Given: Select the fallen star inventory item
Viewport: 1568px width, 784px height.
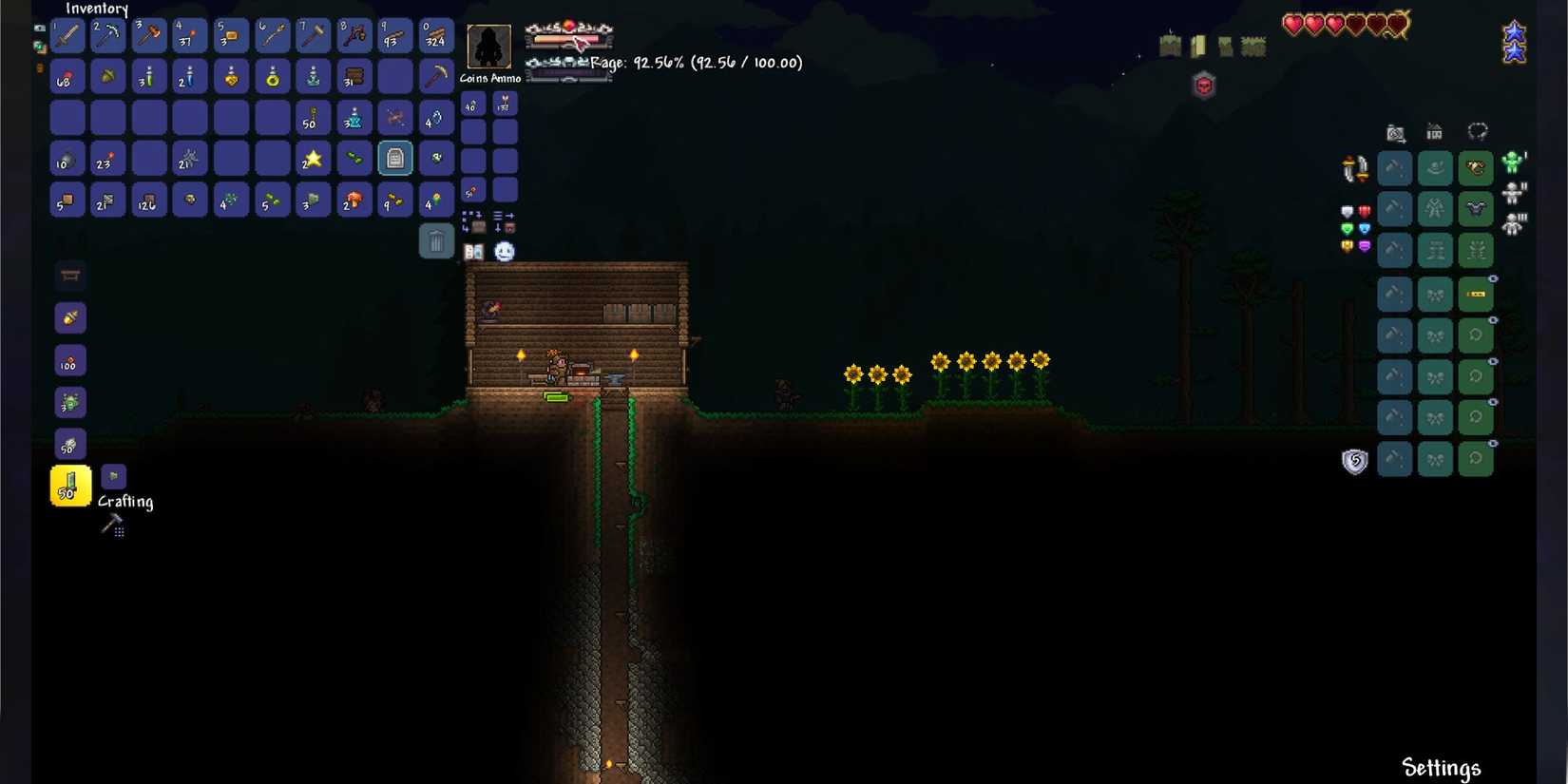Looking at the screenshot, I should (x=313, y=159).
